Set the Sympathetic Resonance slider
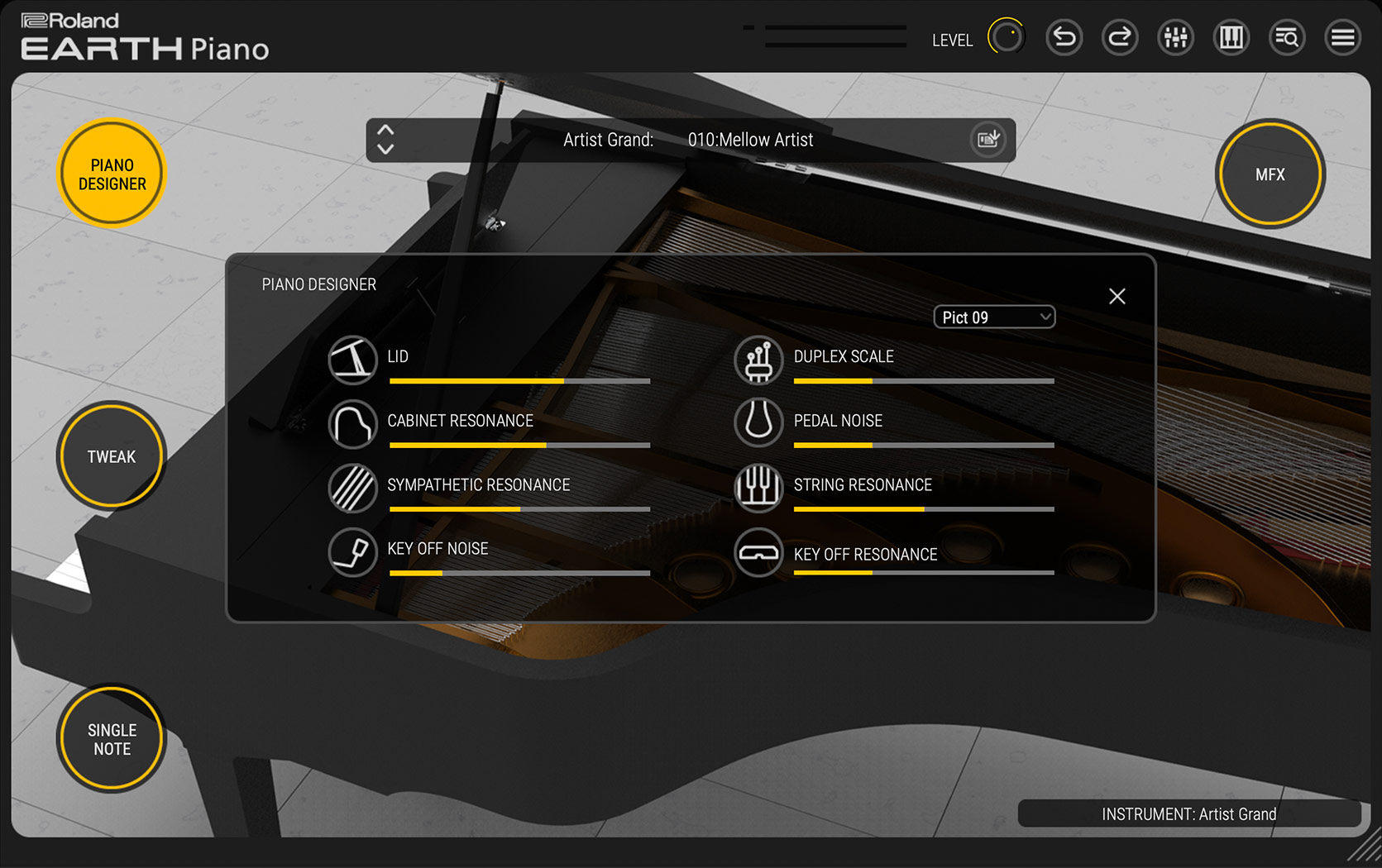Screen dimensions: 1382x868 (x=519, y=509)
